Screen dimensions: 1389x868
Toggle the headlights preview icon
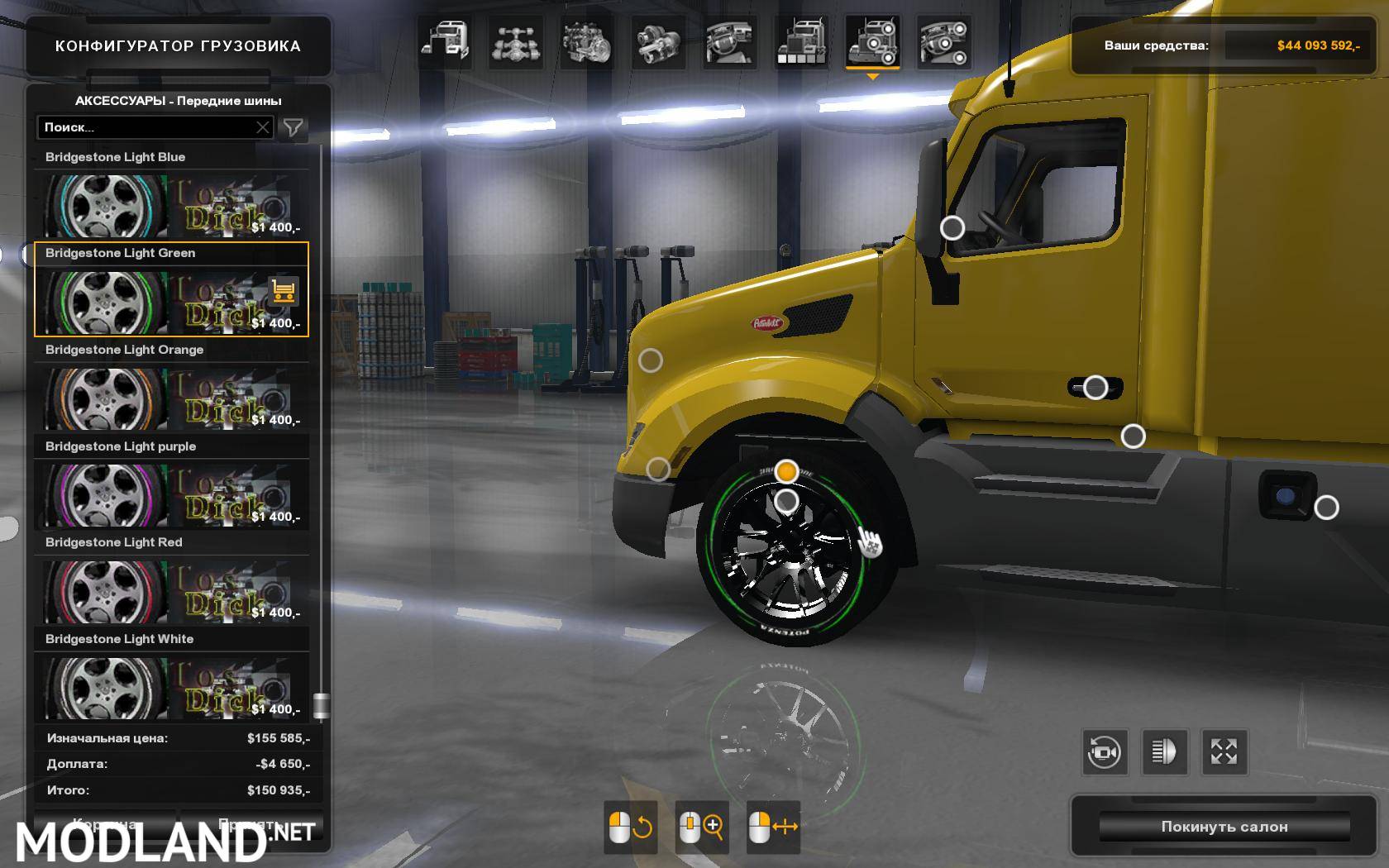1167,753
